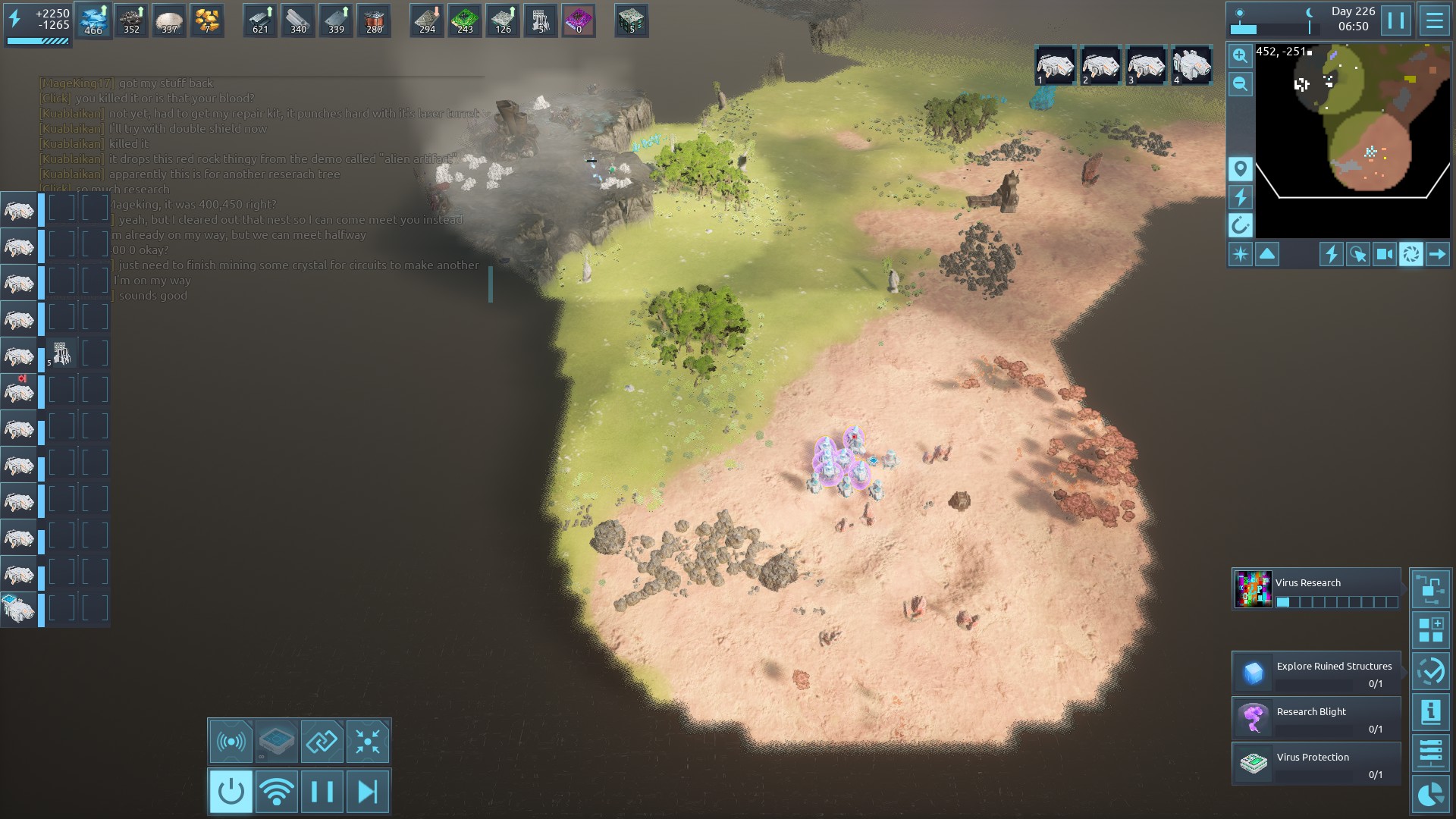Open the hamburger main menu
The image size is (1456, 819).
click(x=1434, y=20)
